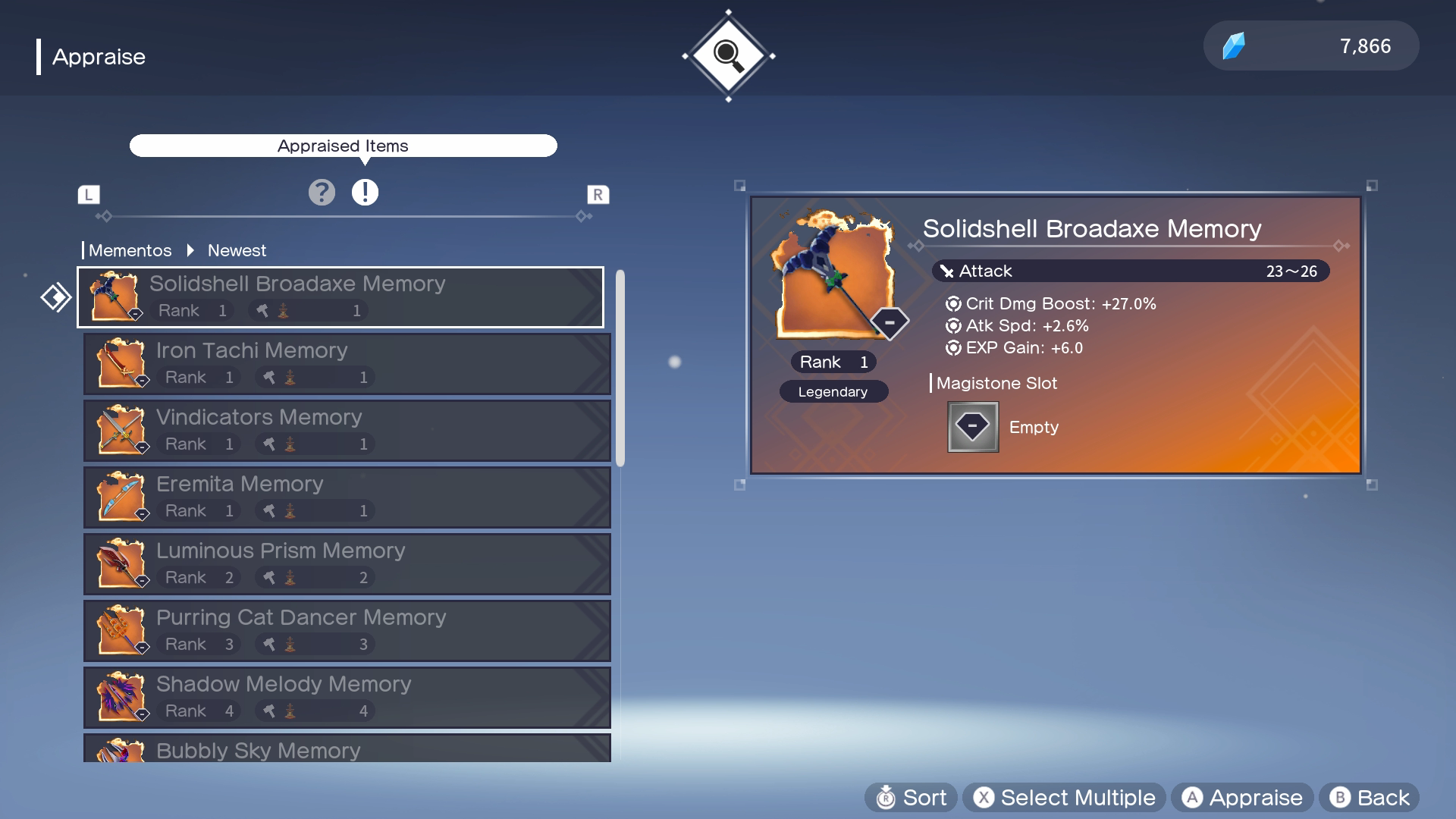Switch to the question mark unappraised tab
Image resolution: width=1456 pixels, height=819 pixels.
click(x=322, y=193)
